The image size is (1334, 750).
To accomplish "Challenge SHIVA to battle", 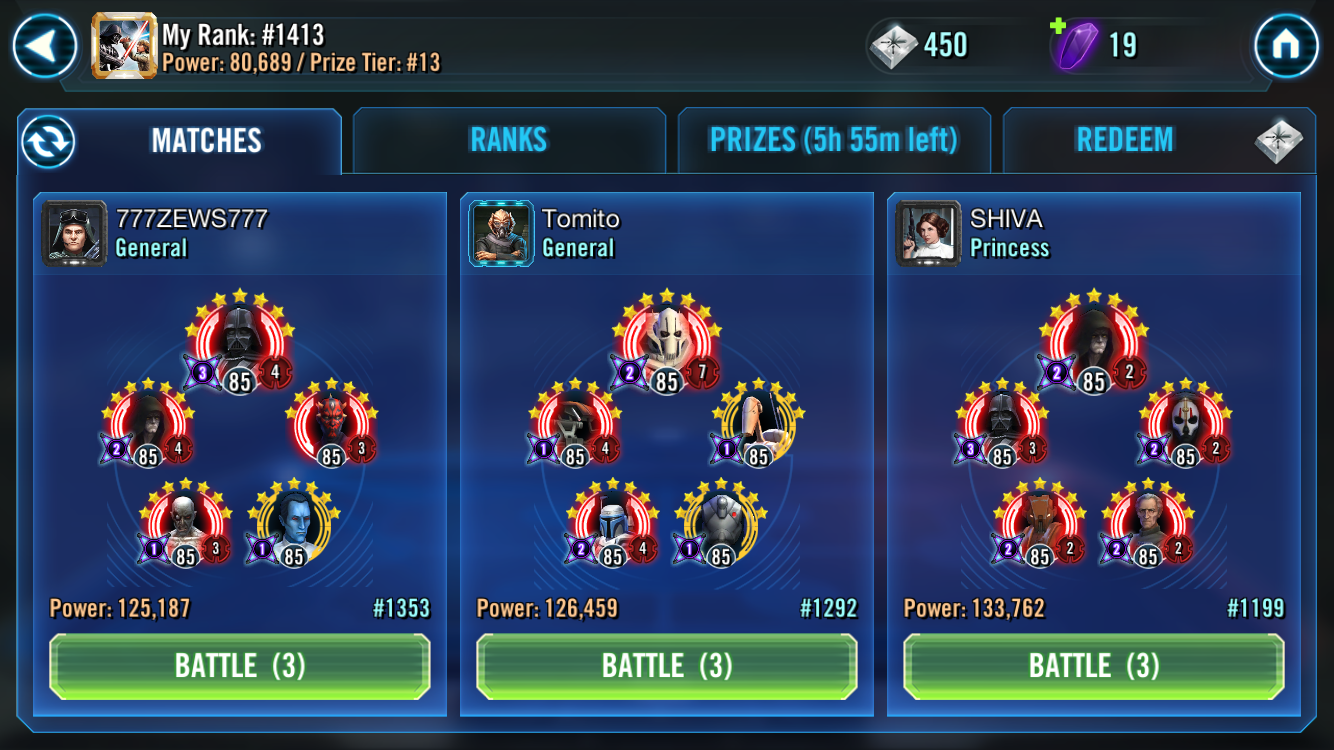I will [x=1094, y=666].
